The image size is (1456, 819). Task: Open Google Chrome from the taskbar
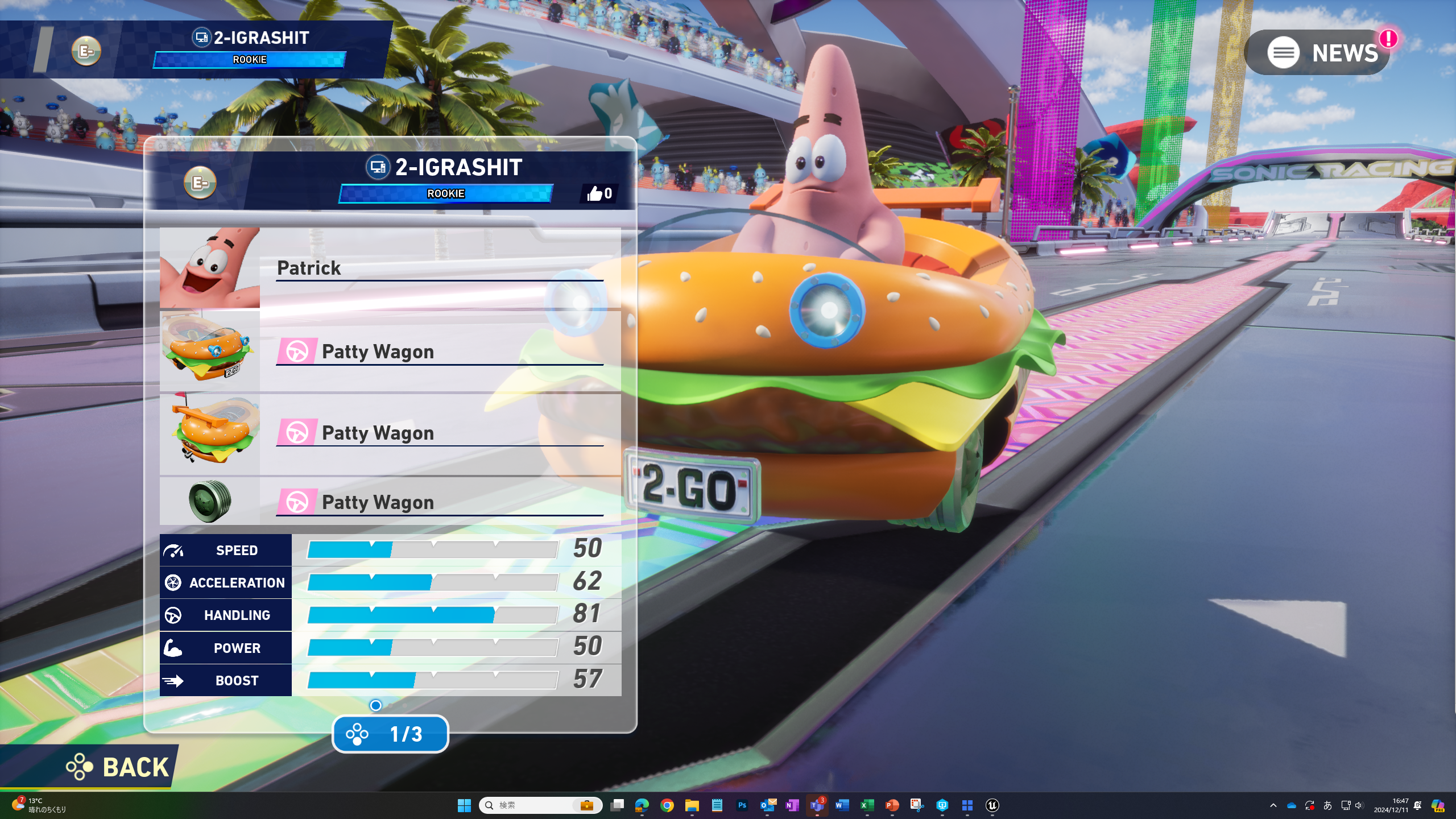667,805
